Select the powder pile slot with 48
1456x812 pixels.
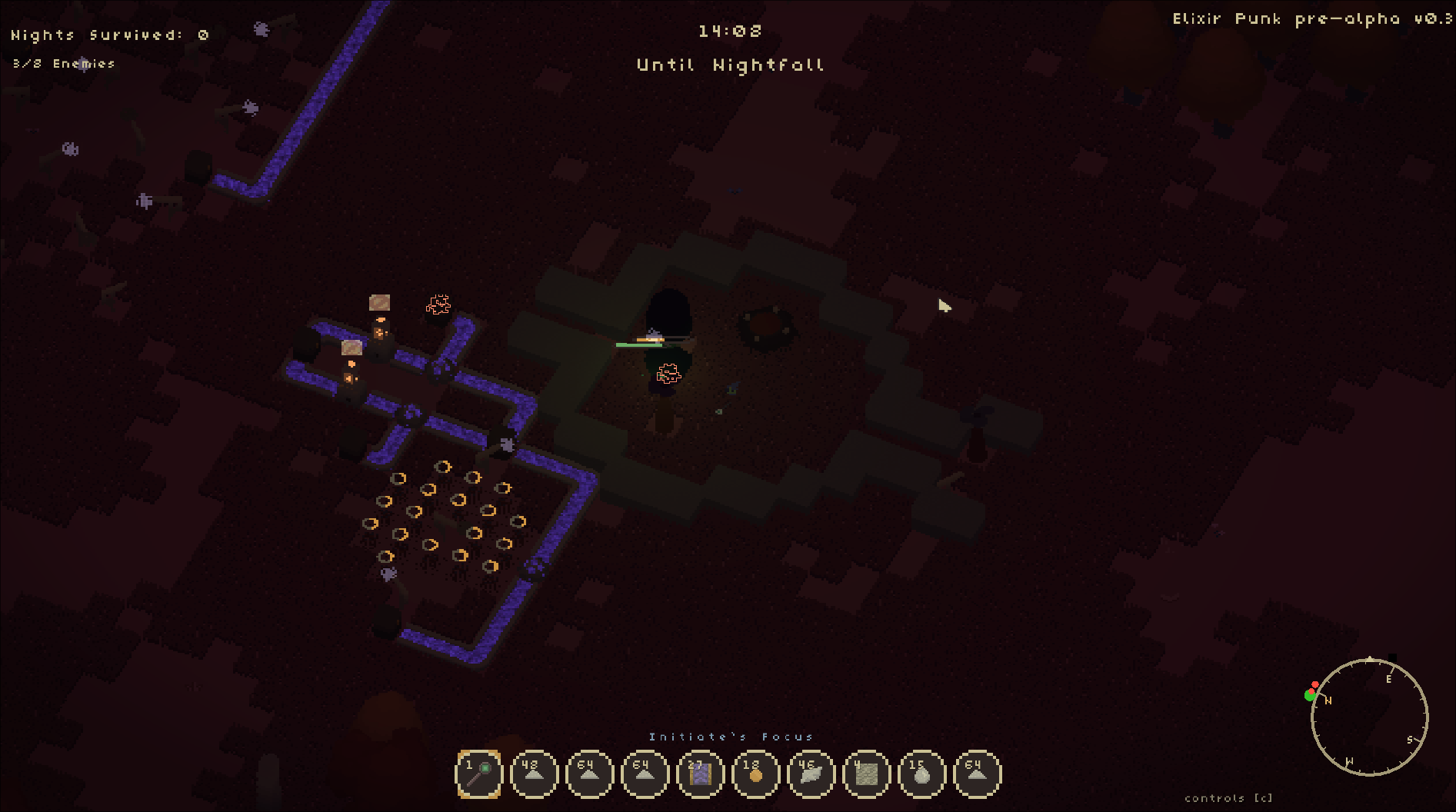click(x=534, y=774)
